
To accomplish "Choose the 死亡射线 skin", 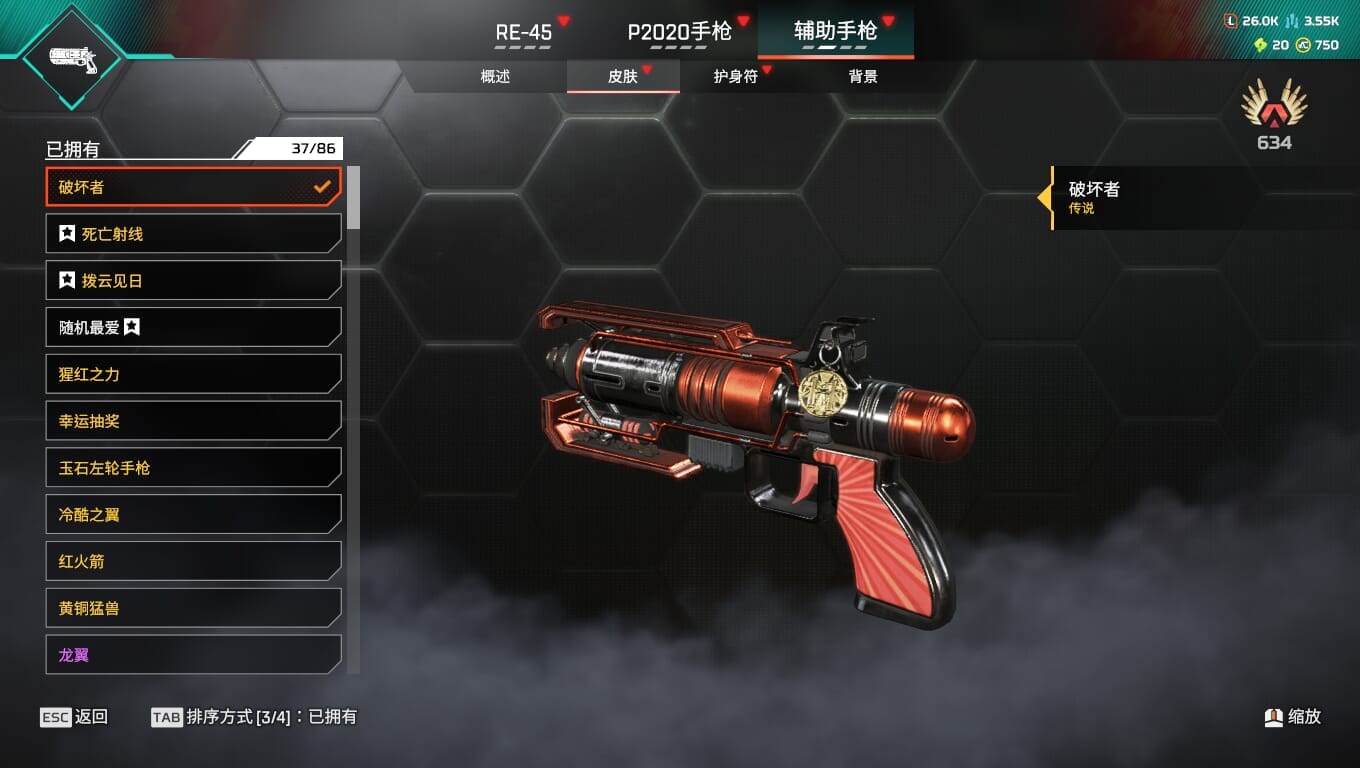I will (x=193, y=234).
